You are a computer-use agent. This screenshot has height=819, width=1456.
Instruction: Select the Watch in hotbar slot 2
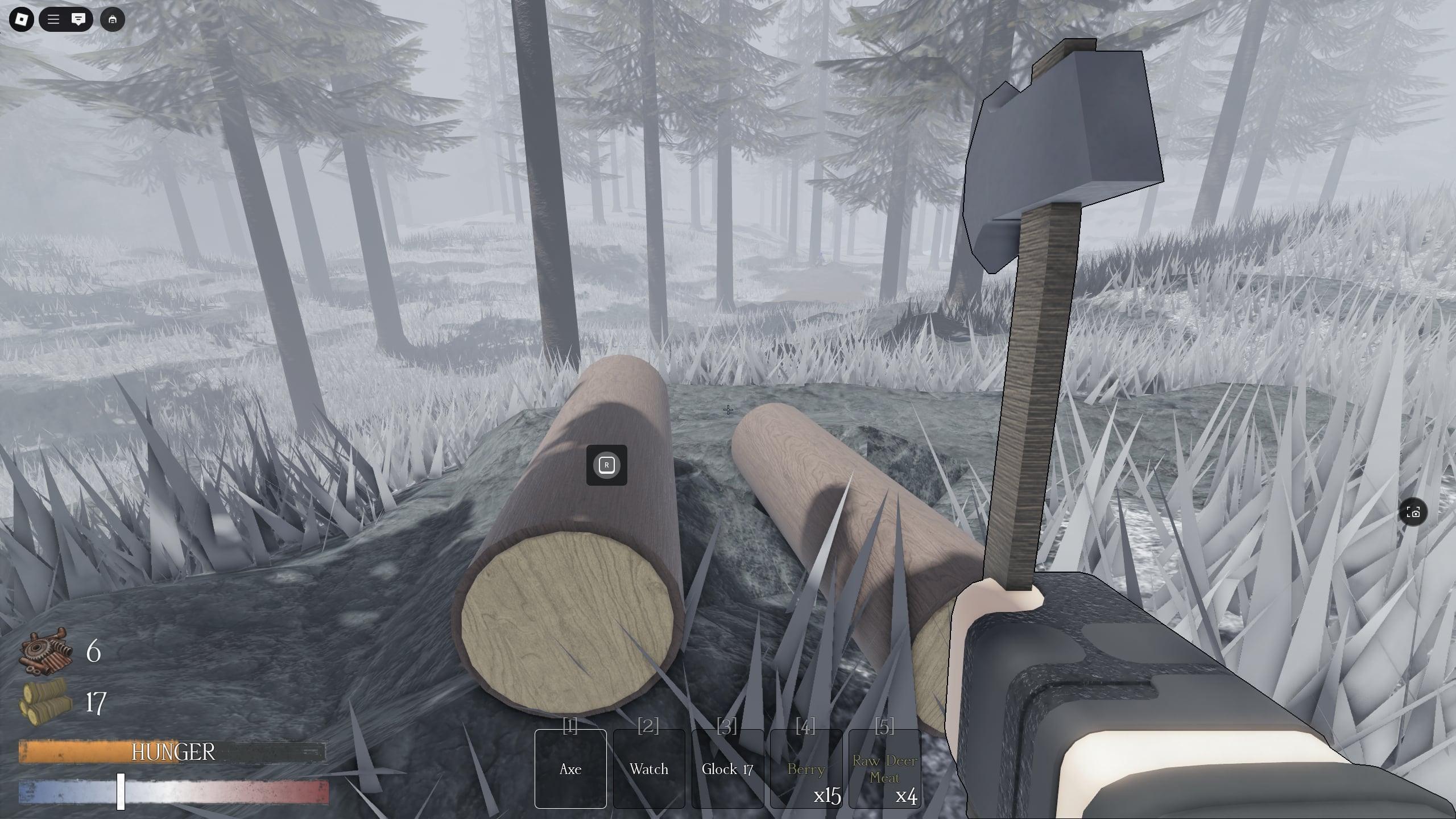point(649,769)
